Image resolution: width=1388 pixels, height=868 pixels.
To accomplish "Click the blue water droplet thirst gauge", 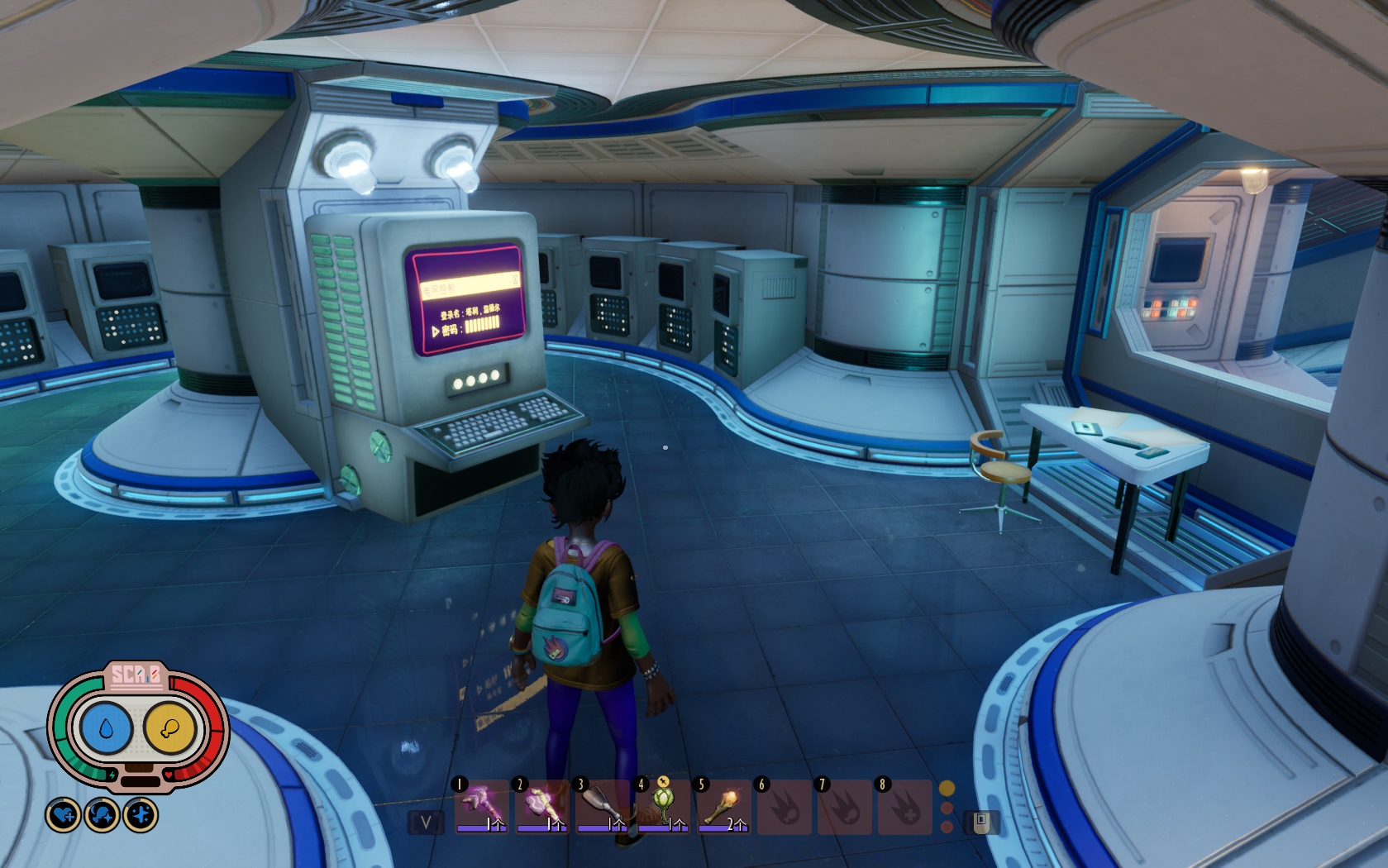I will (x=106, y=729).
